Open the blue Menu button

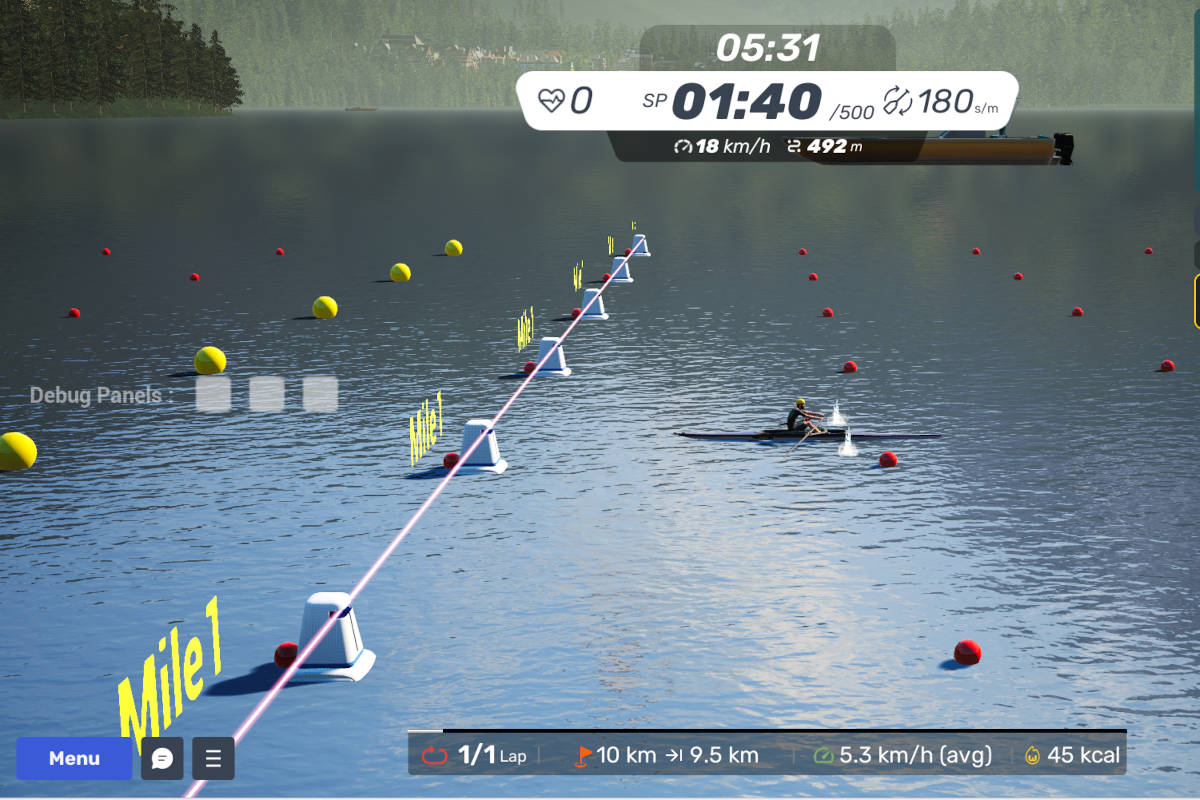(x=74, y=758)
